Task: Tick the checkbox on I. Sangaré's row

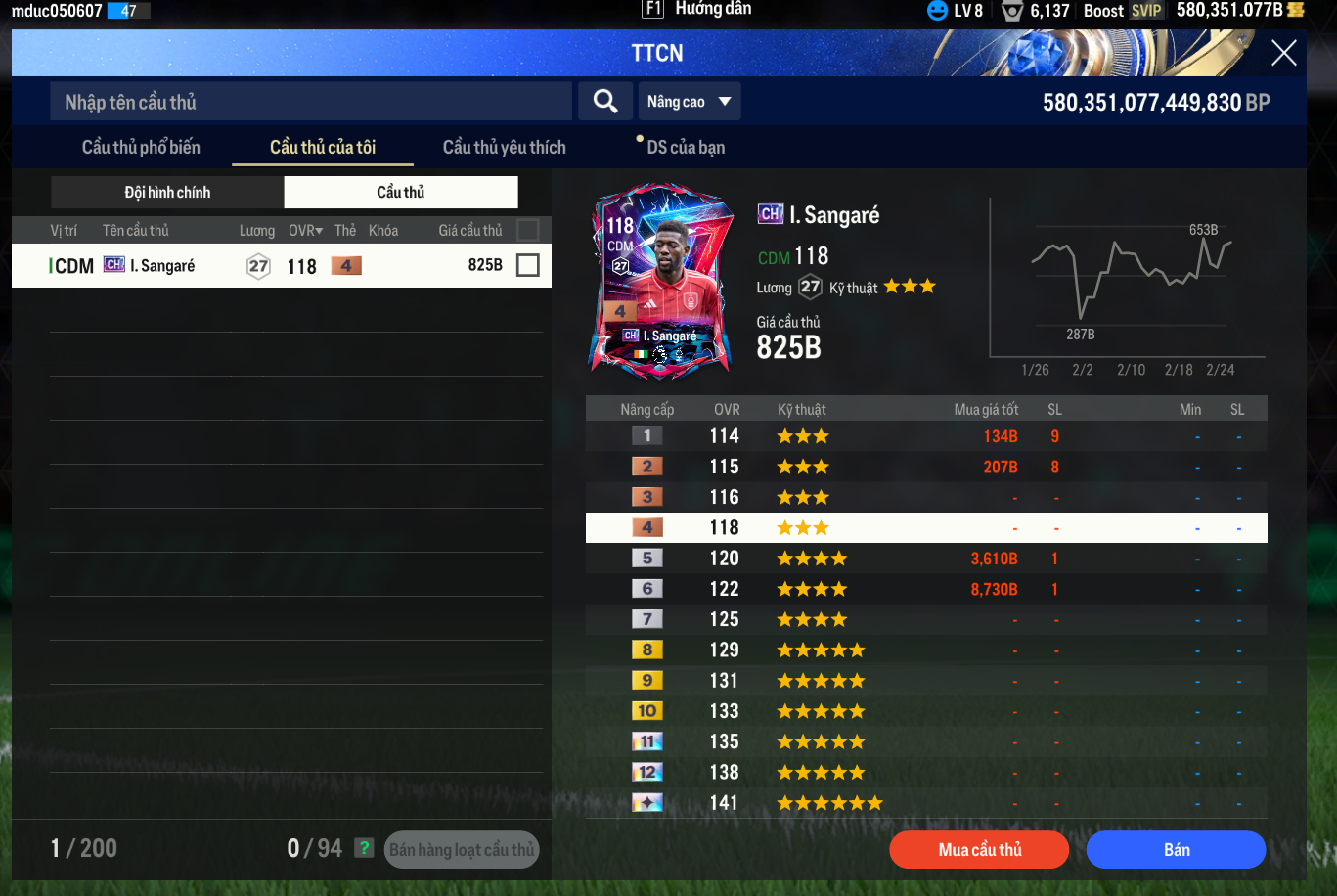Action: pos(527,265)
